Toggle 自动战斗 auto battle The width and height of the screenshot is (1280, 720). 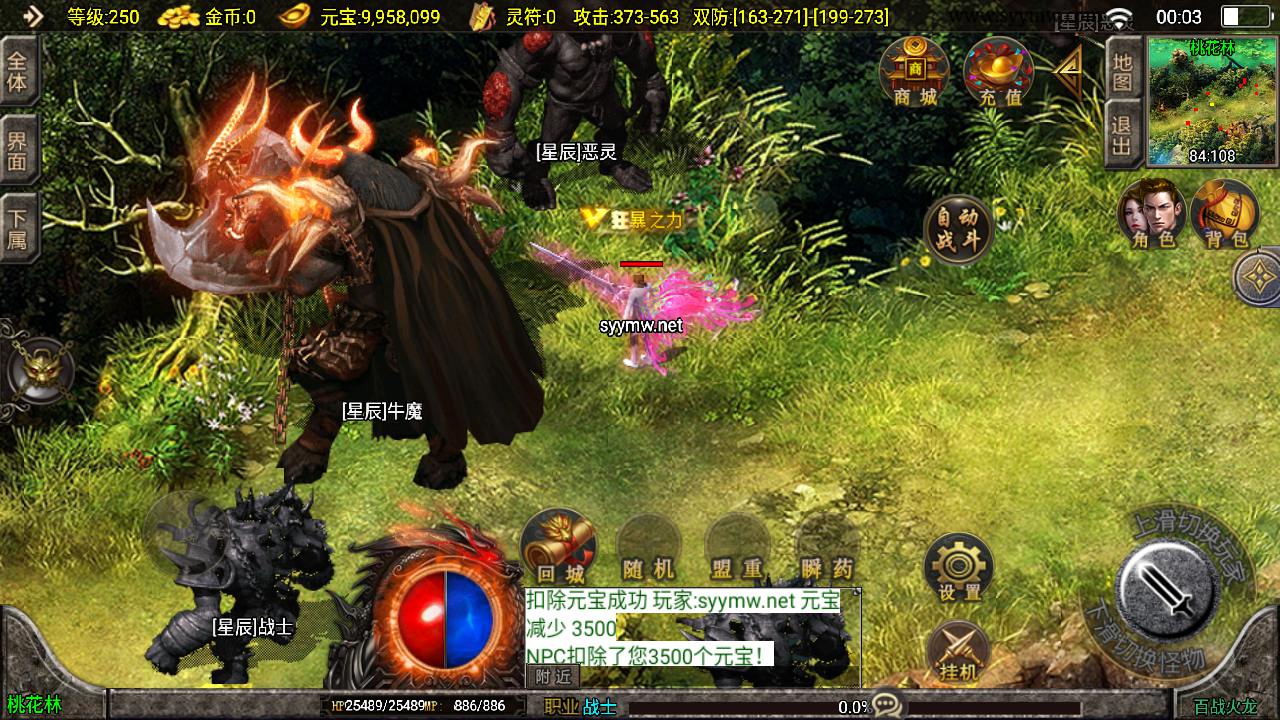point(958,230)
